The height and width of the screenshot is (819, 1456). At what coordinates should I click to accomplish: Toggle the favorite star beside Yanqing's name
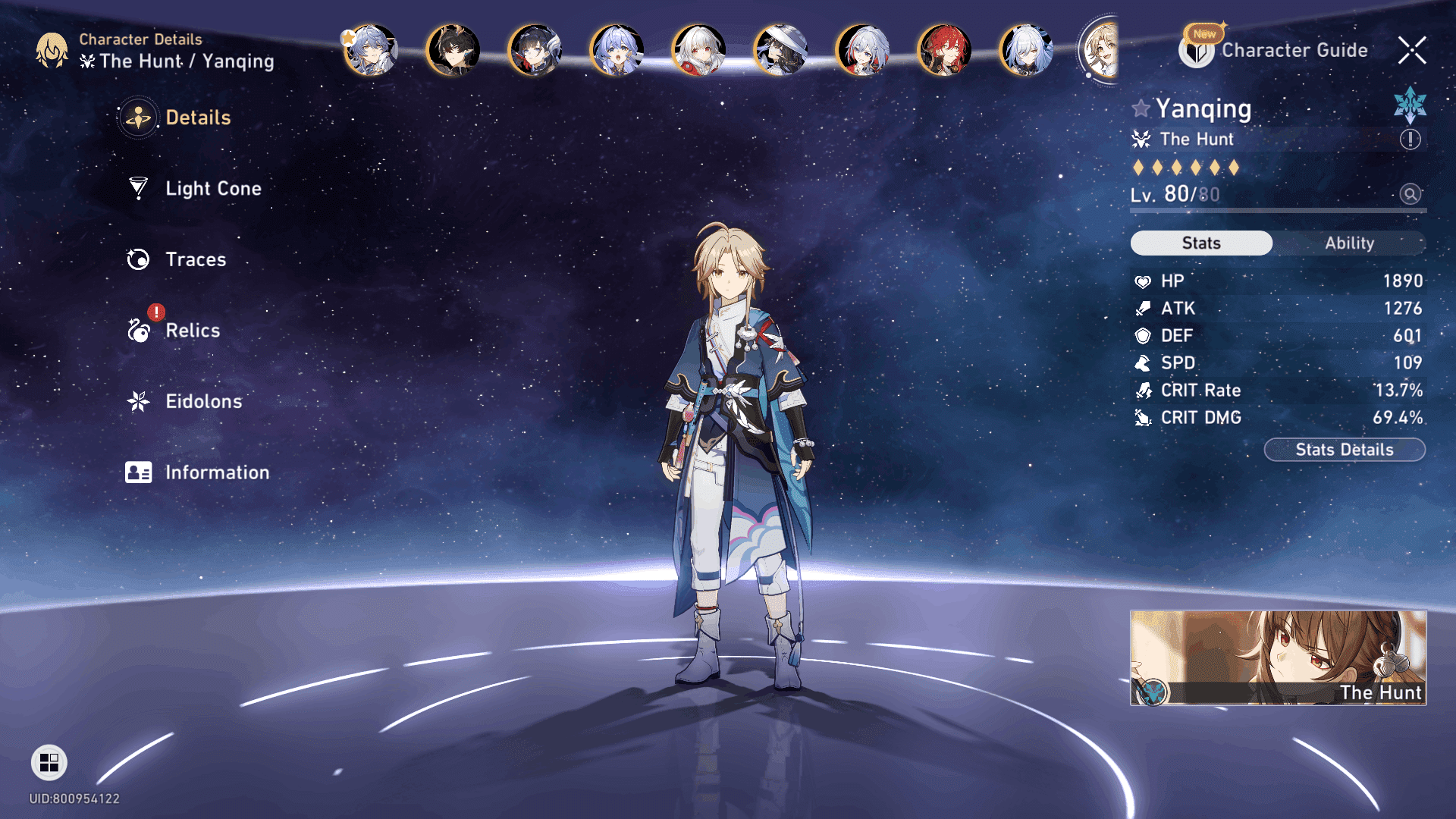[1141, 108]
